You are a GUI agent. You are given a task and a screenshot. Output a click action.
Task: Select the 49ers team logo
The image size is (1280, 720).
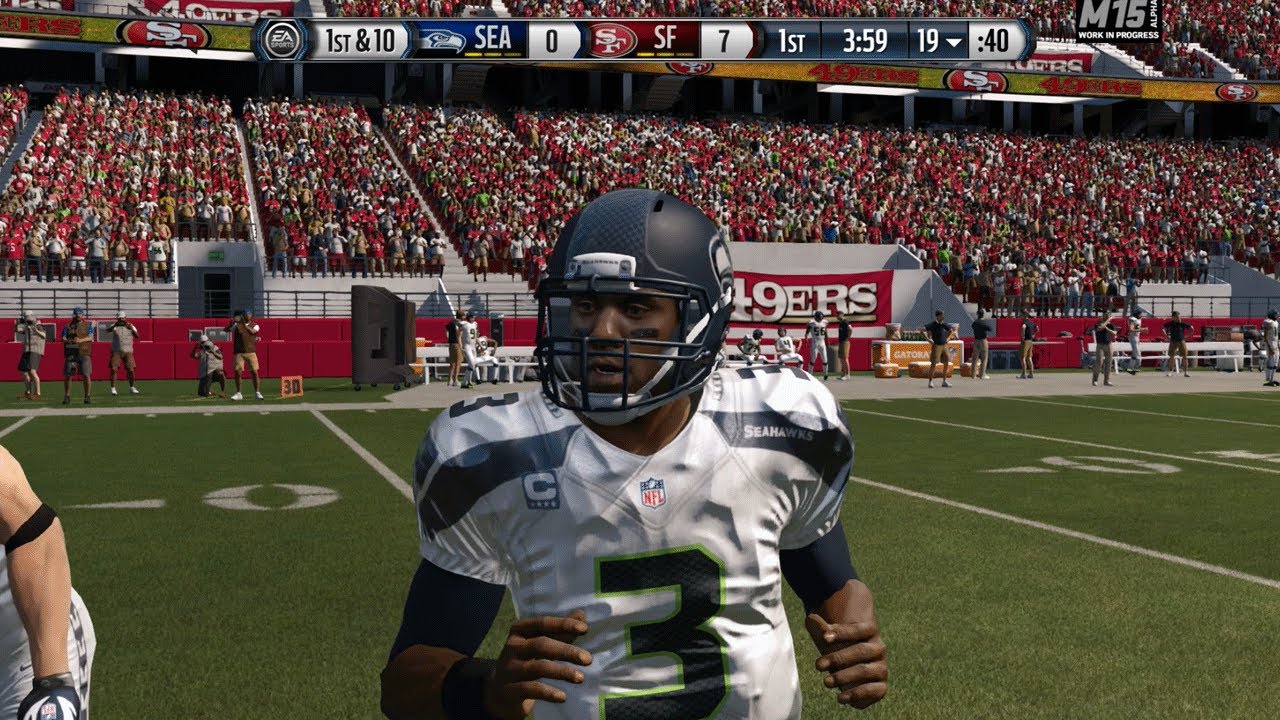pos(610,40)
